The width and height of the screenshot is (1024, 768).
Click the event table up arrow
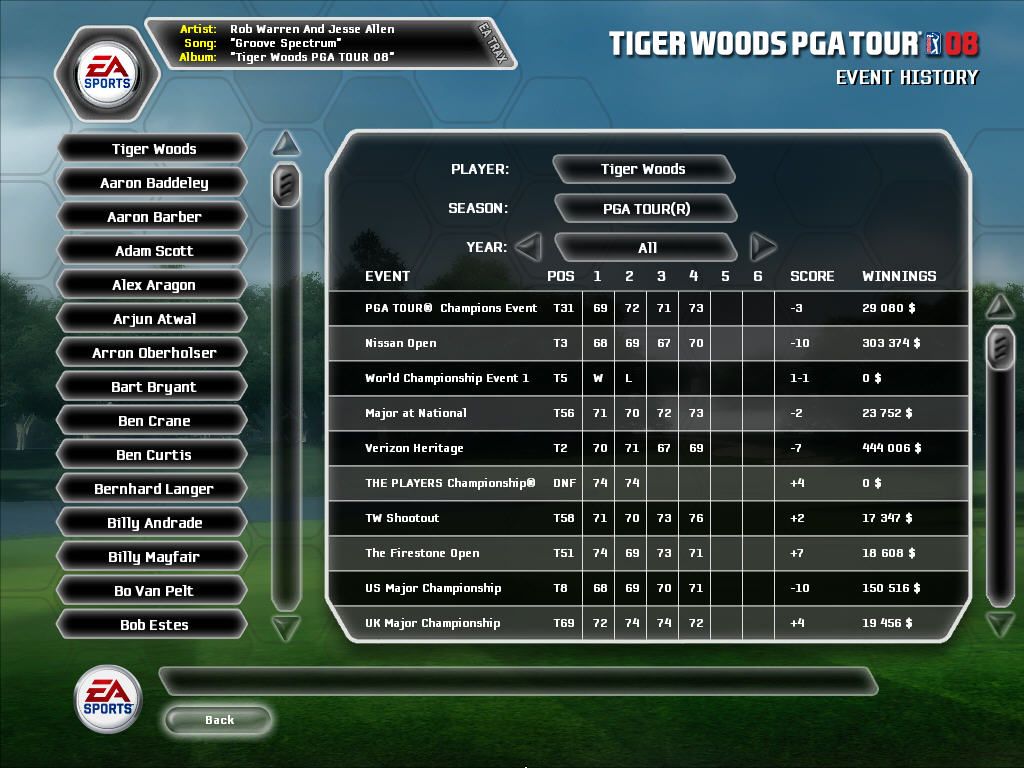(1000, 304)
